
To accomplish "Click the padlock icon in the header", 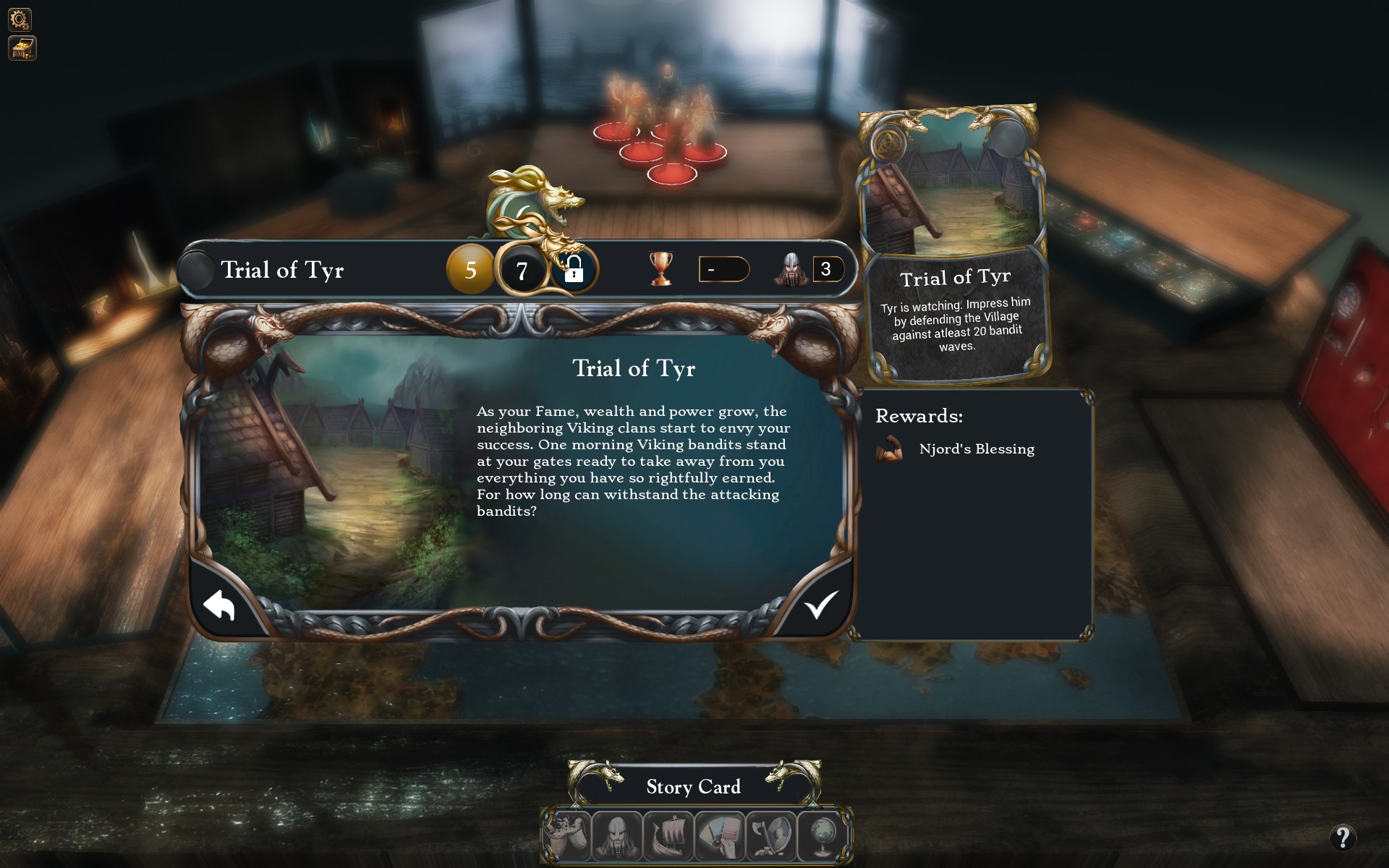I will [573, 270].
